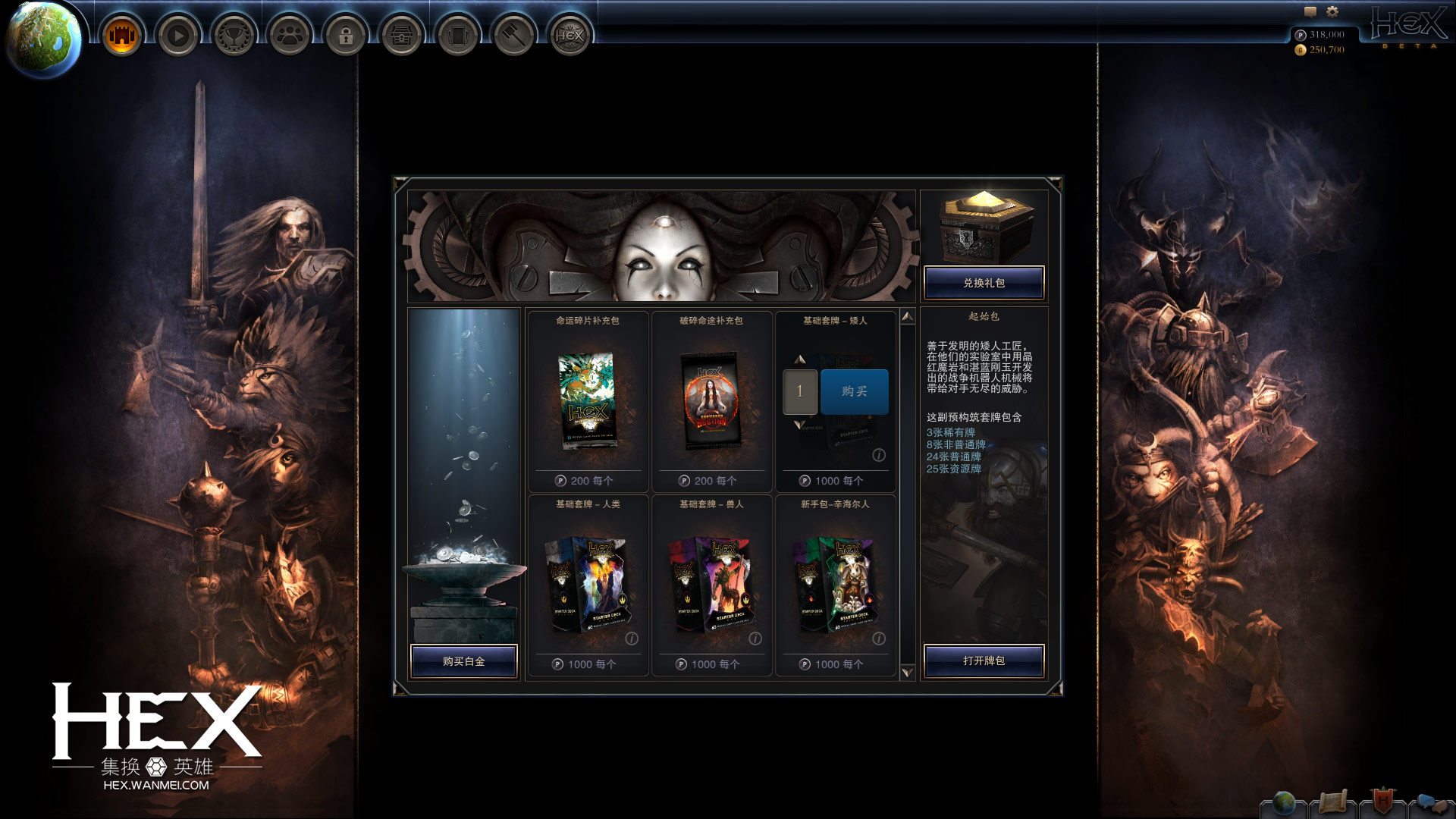Click the padlock icon in top bar
Image resolution: width=1456 pixels, height=819 pixels.
[x=346, y=35]
